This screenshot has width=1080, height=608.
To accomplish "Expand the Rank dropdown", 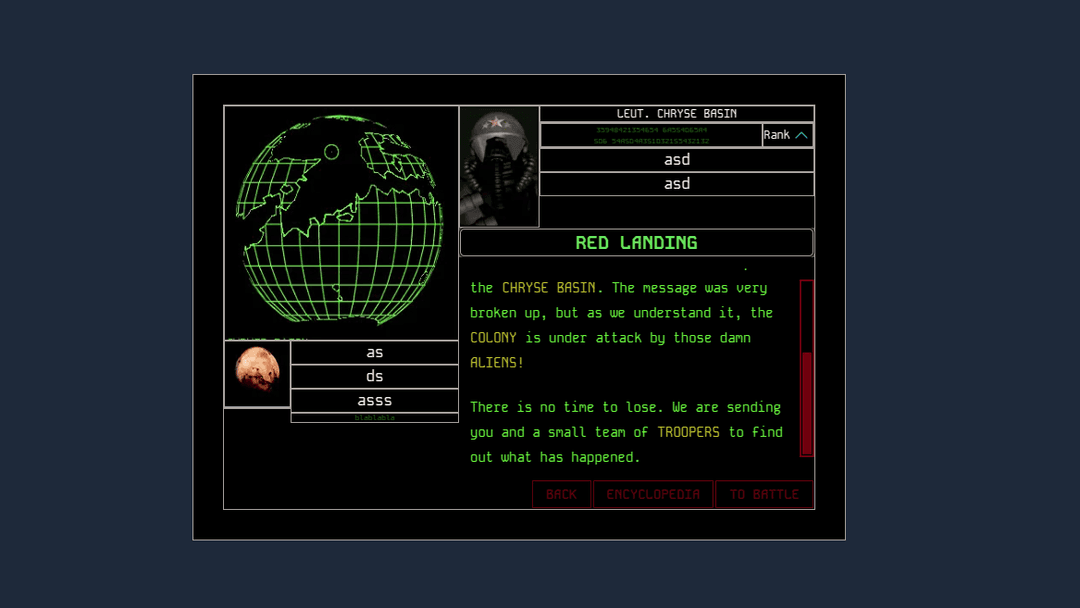I will [787, 135].
